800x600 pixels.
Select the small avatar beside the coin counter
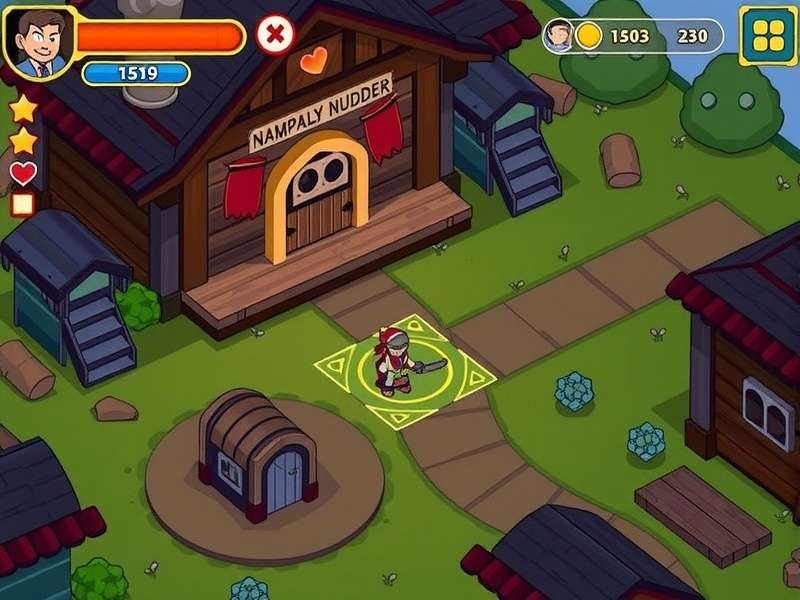click(560, 36)
